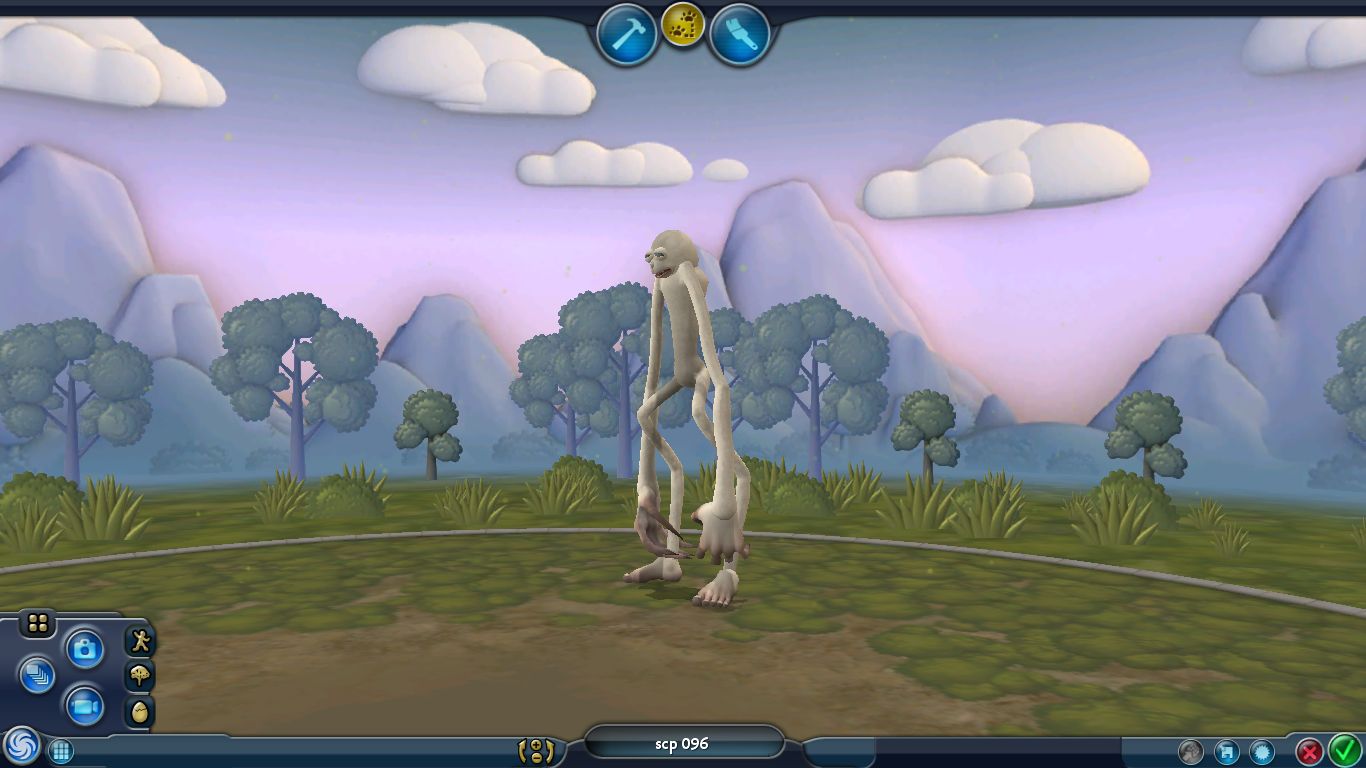Adjust creature size with the plus-minus control

(x=537, y=750)
